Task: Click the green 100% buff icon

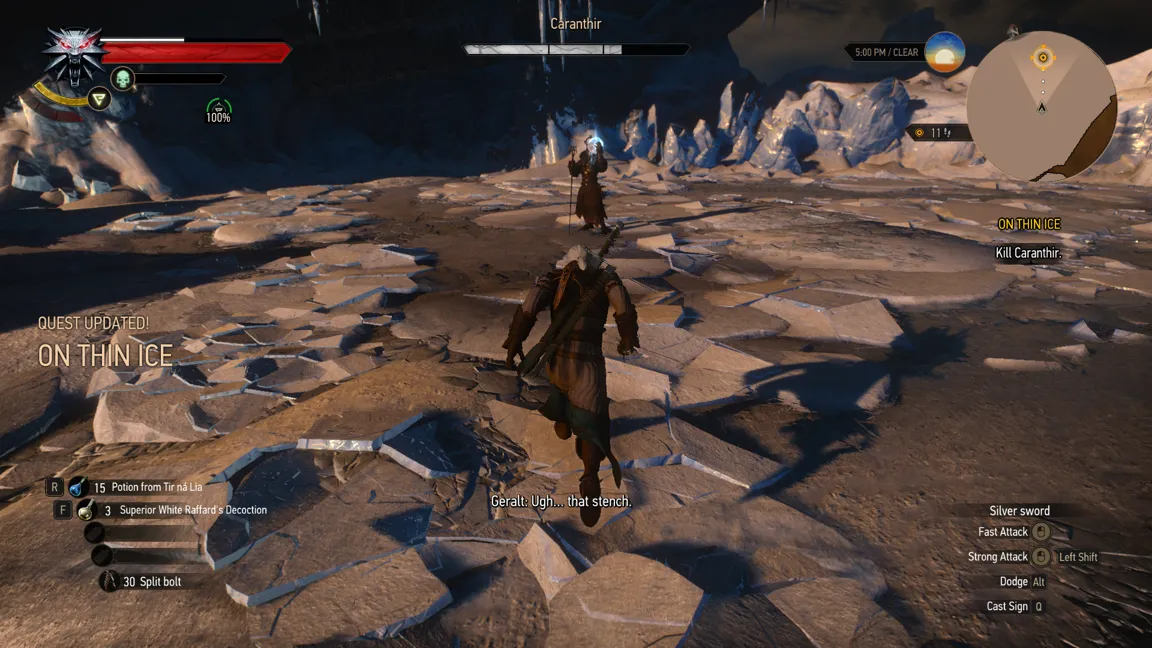Action: pyautogui.click(x=218, y=109)
